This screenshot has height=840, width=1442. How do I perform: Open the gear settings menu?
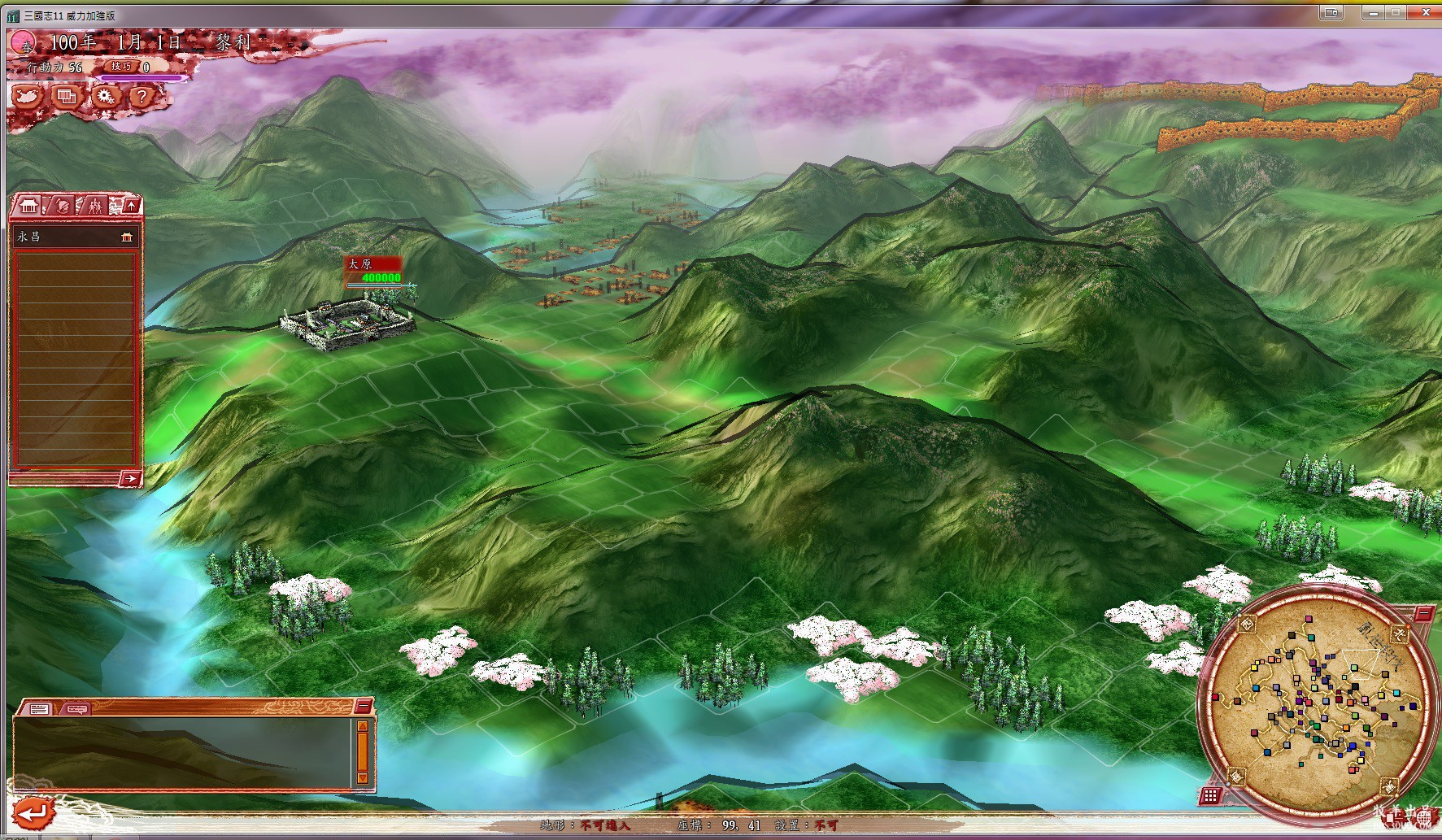[105, 97]
